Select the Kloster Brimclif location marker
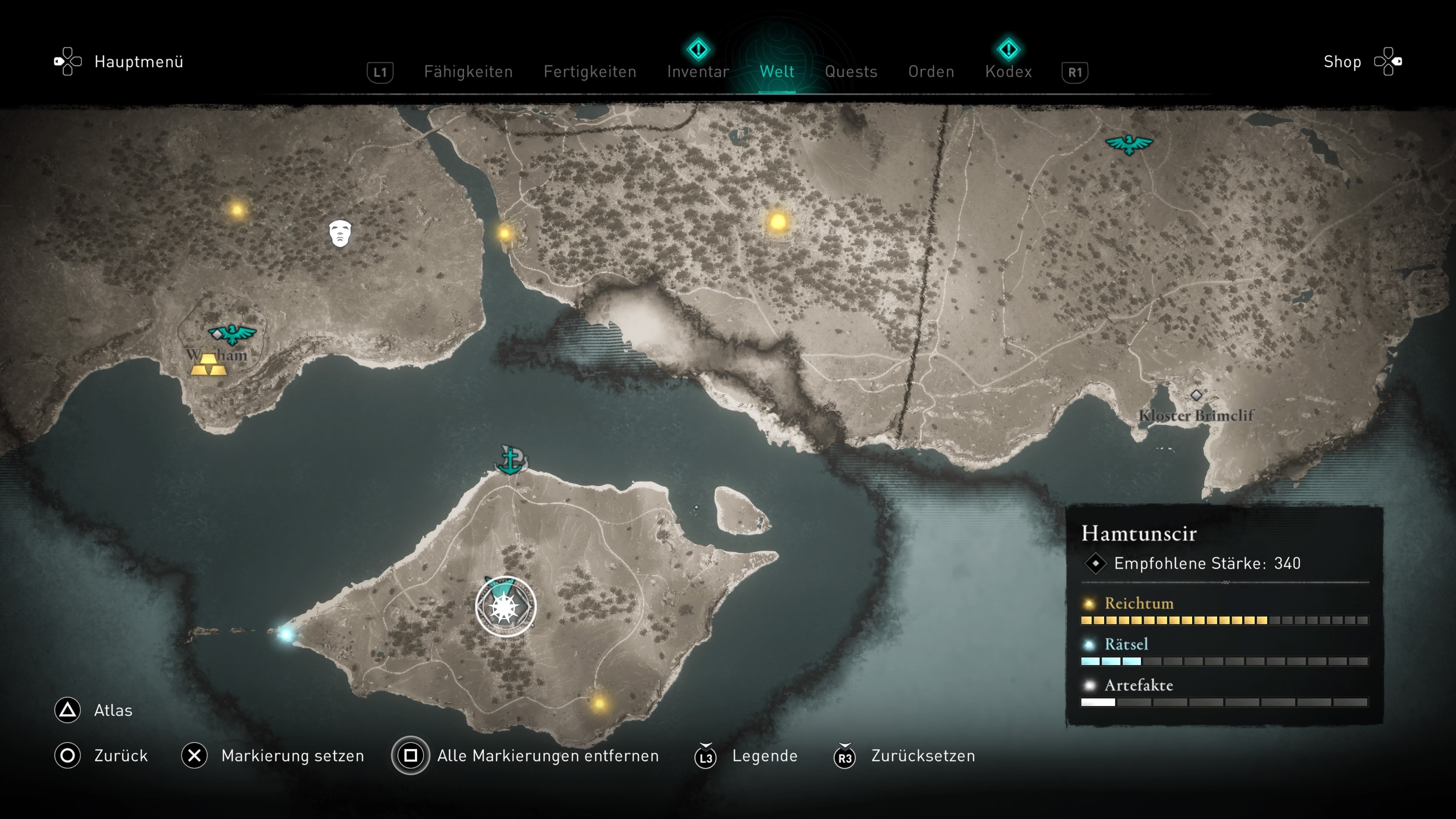This screenshot has width=1456, height=819. (x=1196, y=395)
